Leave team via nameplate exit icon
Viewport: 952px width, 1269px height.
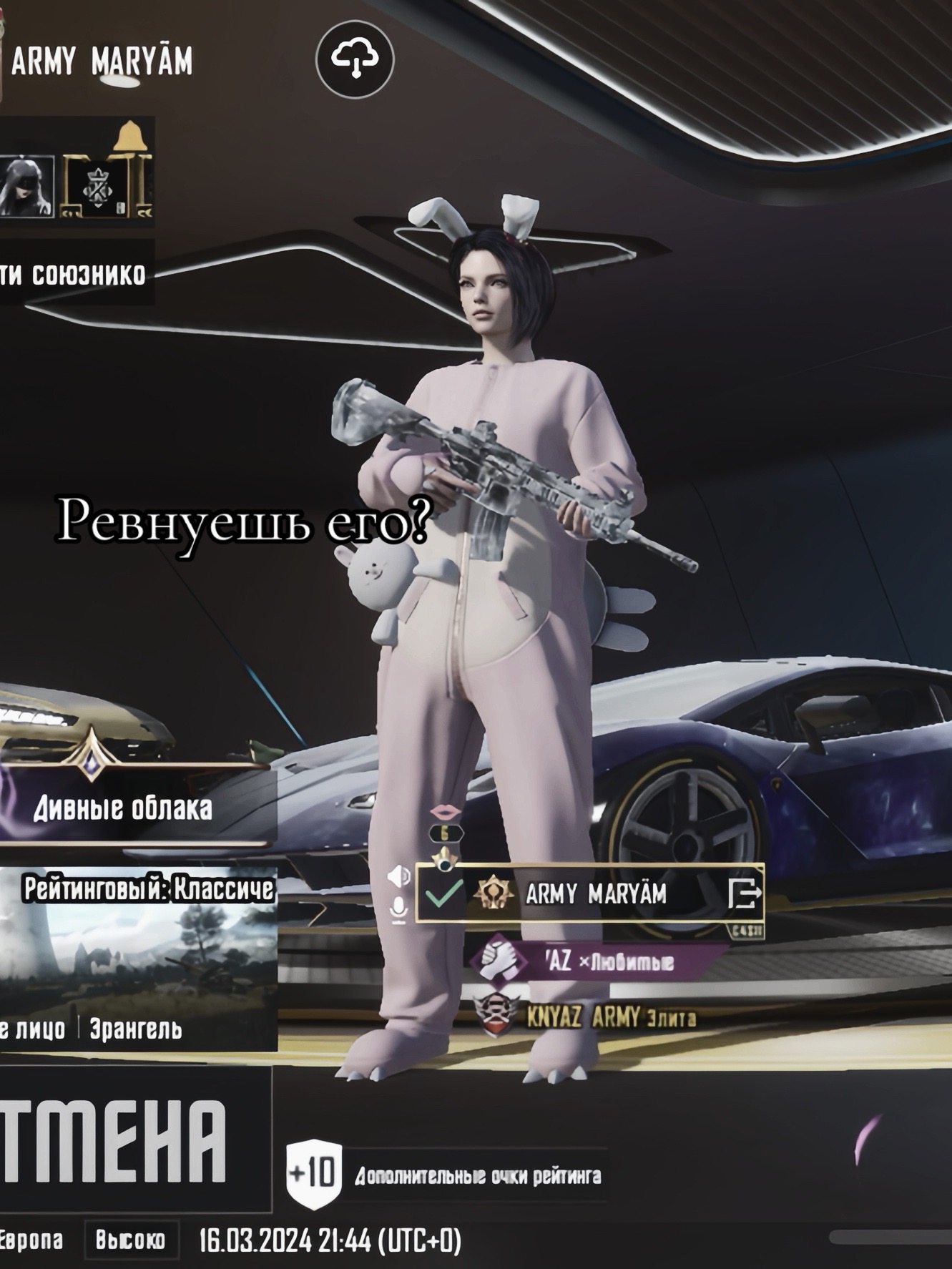pyautogui.click(x=744, y=893)
